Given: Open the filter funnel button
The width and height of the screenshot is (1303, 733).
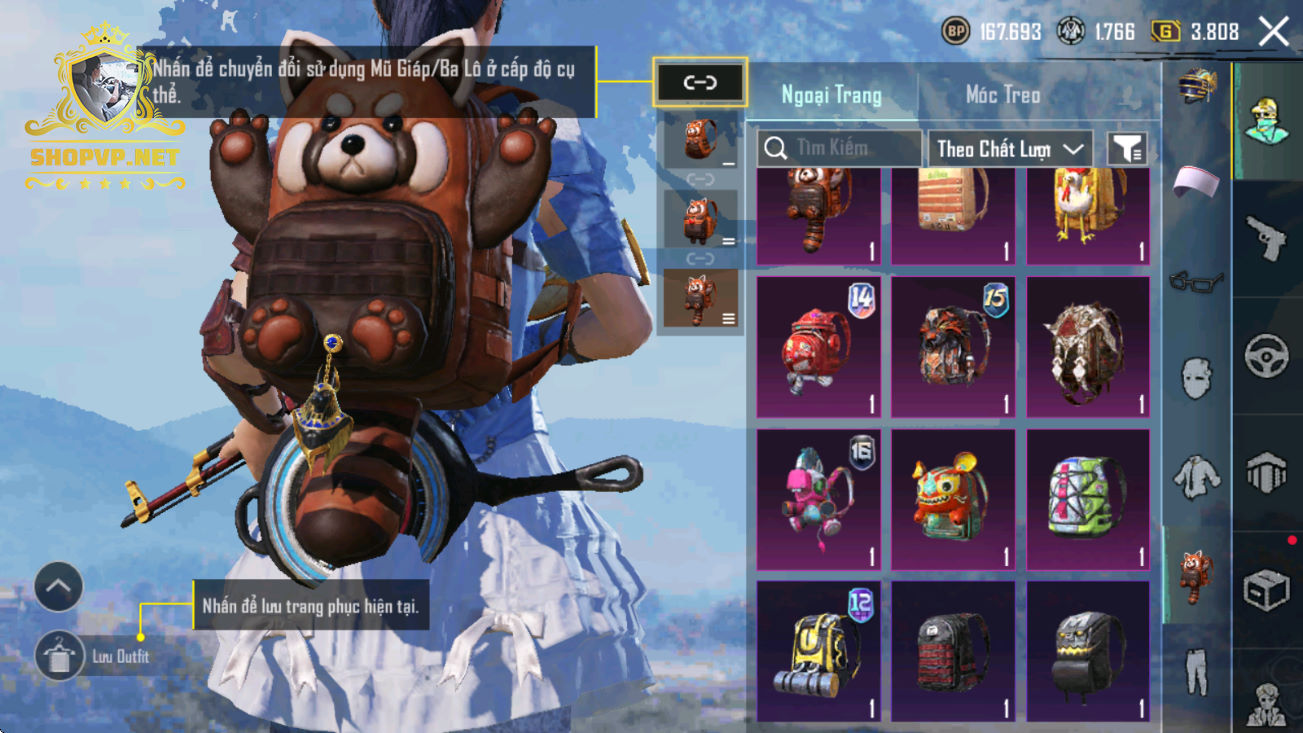Looking at the screenshot, I should point(1127,149).
